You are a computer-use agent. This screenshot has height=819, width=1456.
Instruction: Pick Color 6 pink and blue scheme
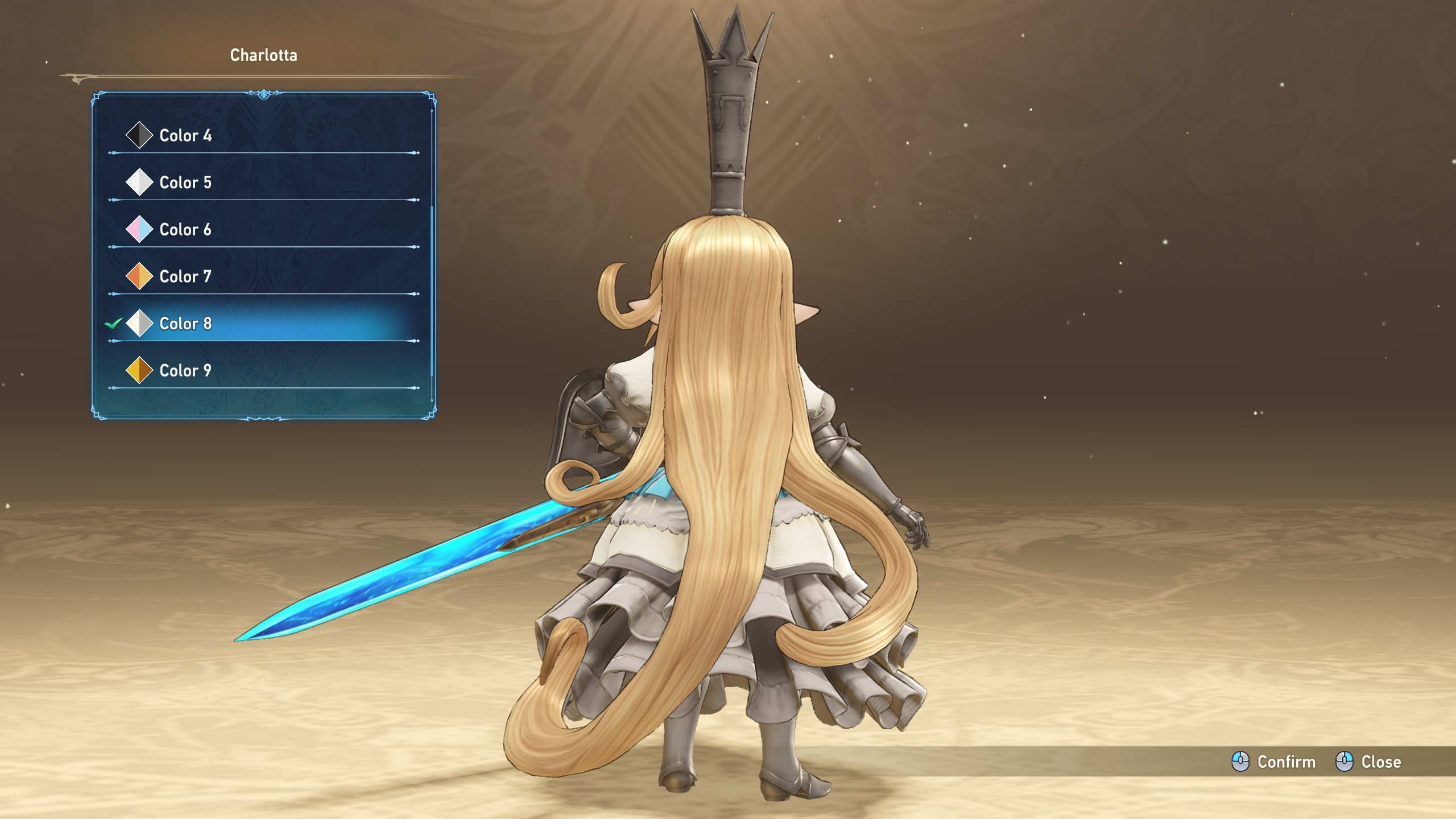click(185, 230)
